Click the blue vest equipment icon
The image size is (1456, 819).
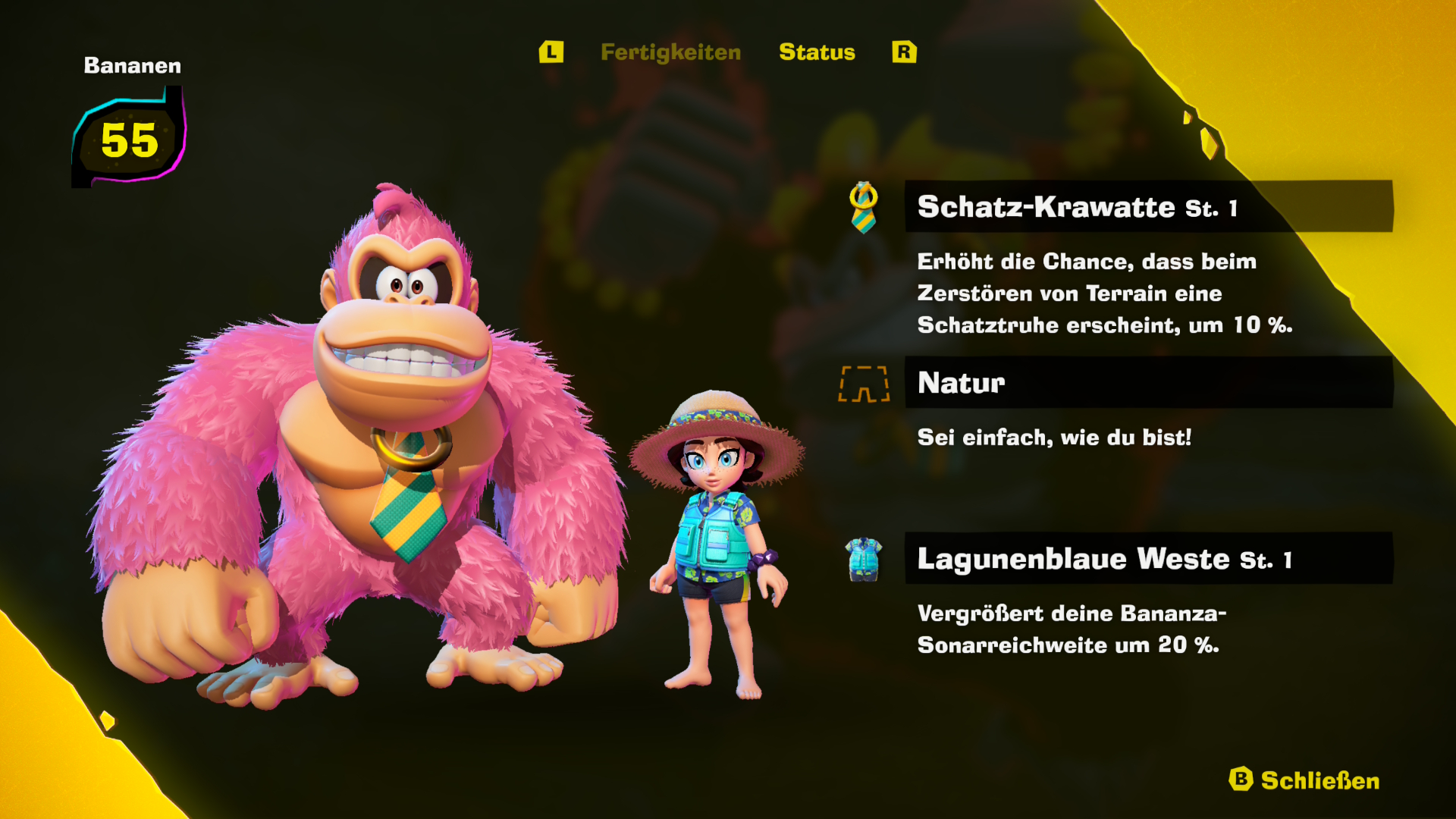(864, 560)
